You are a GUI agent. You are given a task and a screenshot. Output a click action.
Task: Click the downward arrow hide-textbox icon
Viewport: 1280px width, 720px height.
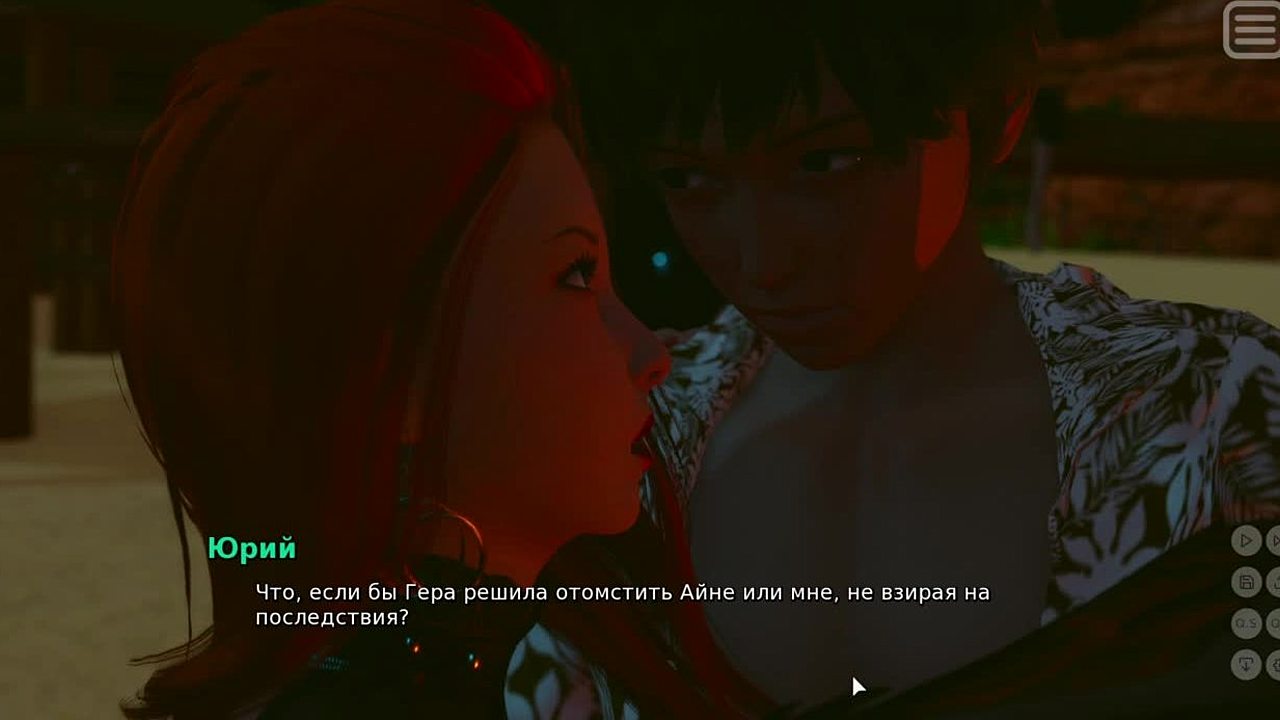1246,663
